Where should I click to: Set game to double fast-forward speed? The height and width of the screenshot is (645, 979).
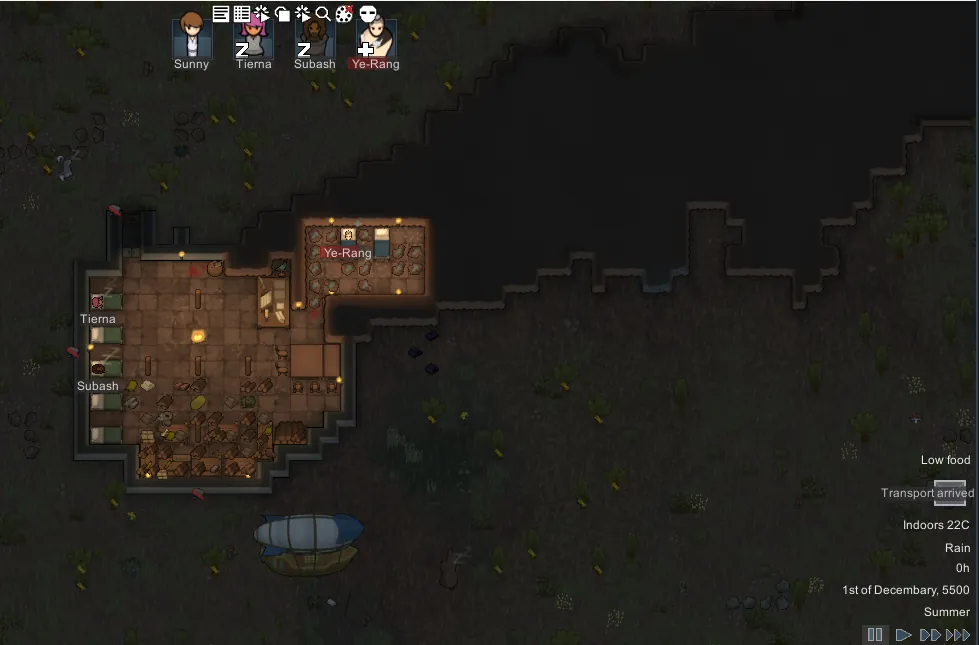(x=930, y=634)
